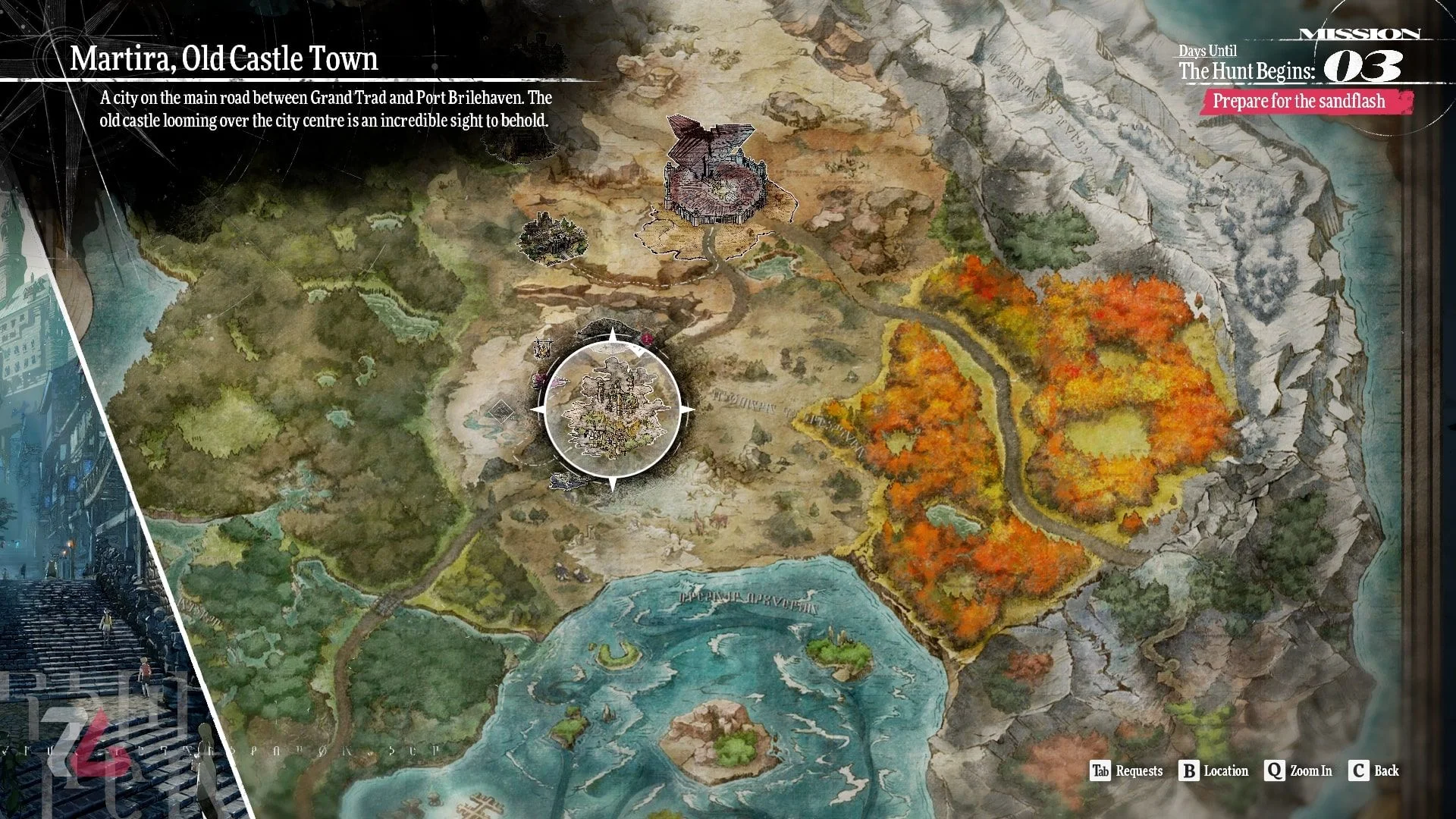Viewport: 1456px width, 819px height.
Task: Select the small green village map marker
Action: point(553,238)
